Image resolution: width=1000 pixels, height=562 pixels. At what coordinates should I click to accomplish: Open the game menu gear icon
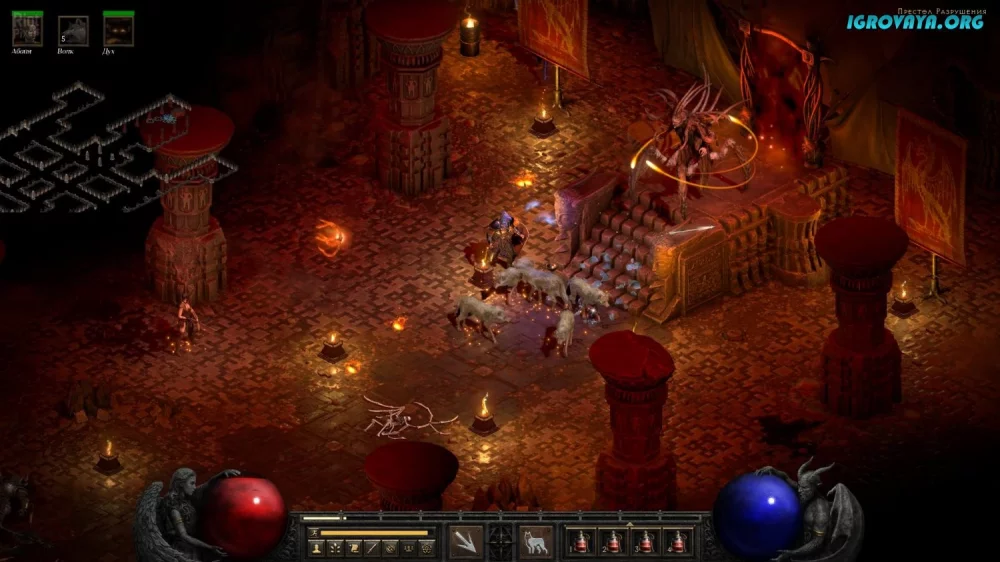pos(427,548)
